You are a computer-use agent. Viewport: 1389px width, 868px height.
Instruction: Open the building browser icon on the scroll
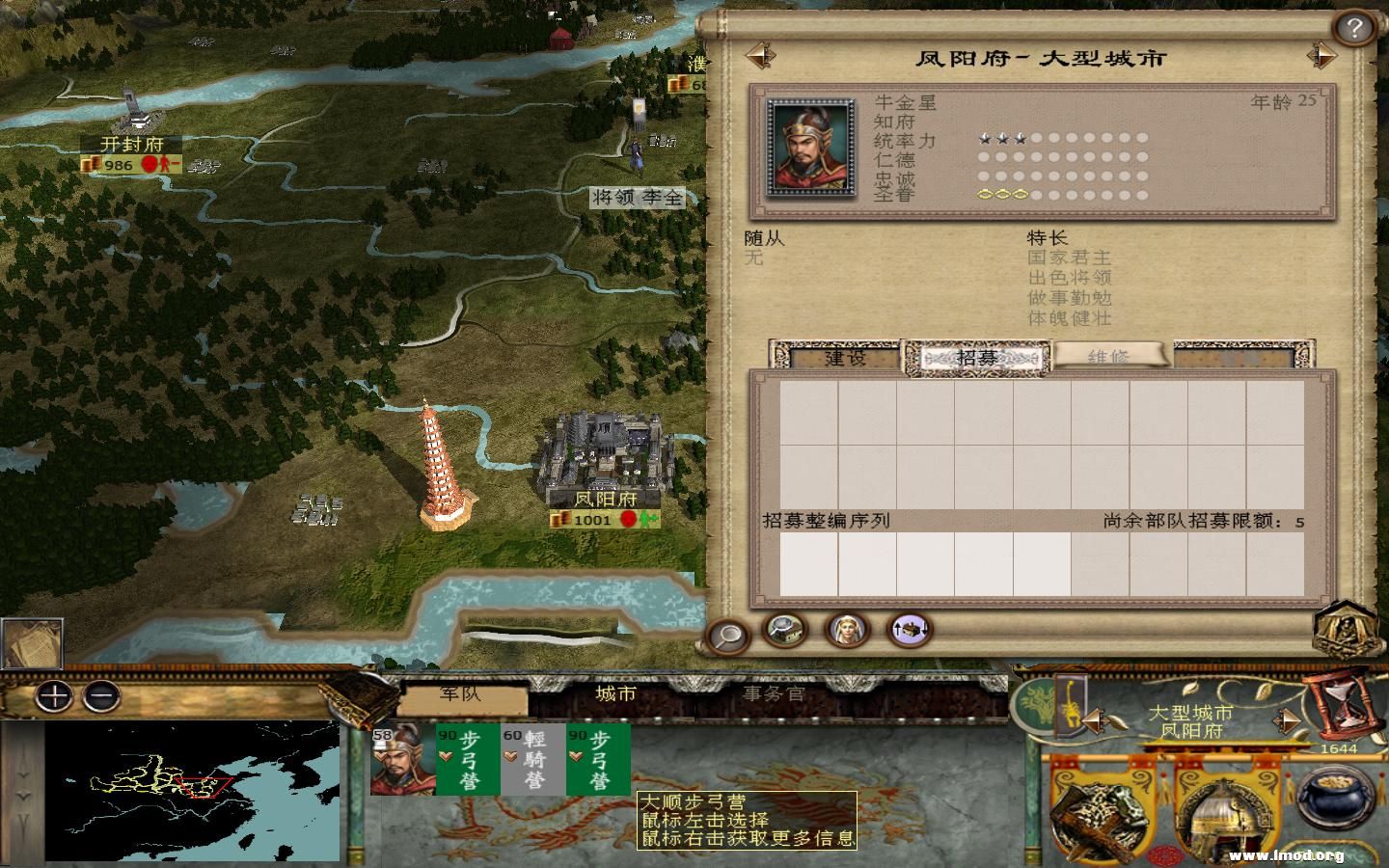tap(783, 634)
